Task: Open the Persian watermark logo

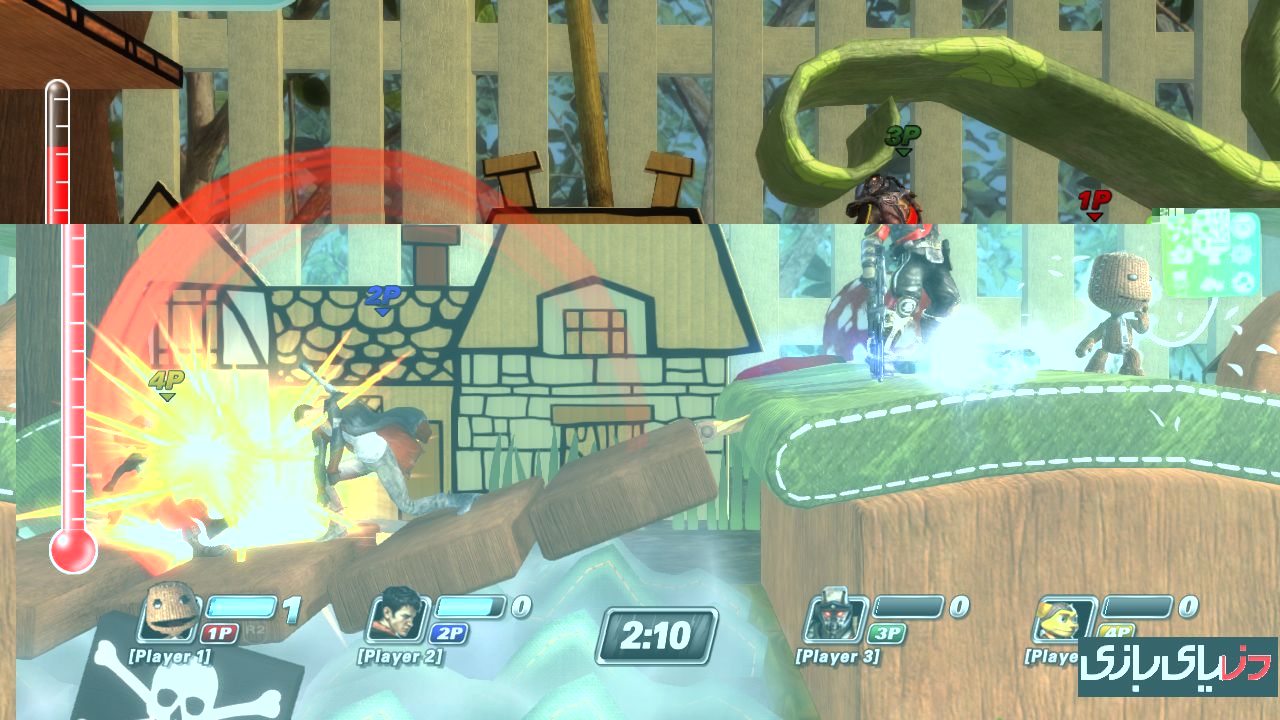Action: coord(1177,666)
